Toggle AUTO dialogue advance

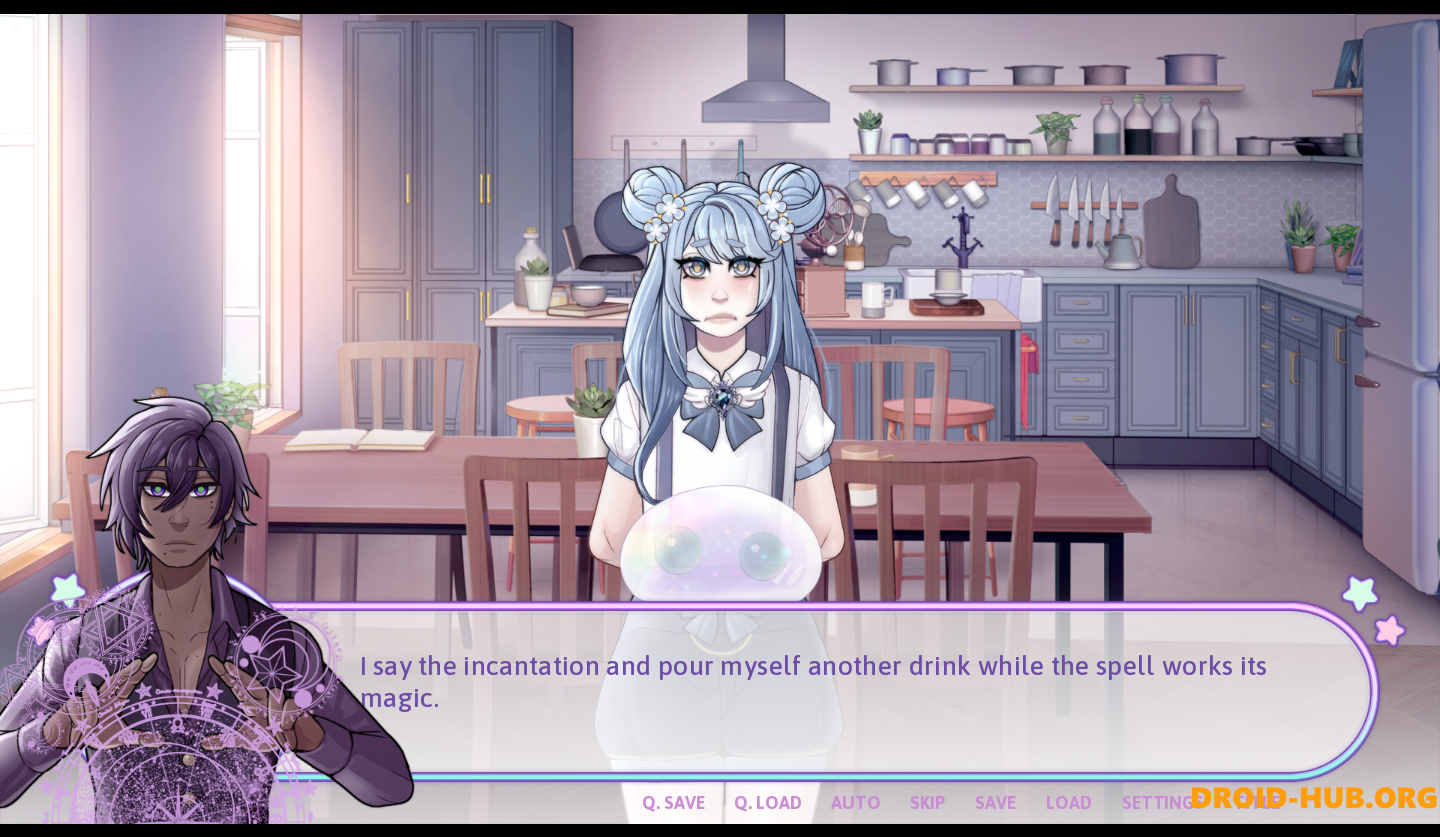coord(855,802)
